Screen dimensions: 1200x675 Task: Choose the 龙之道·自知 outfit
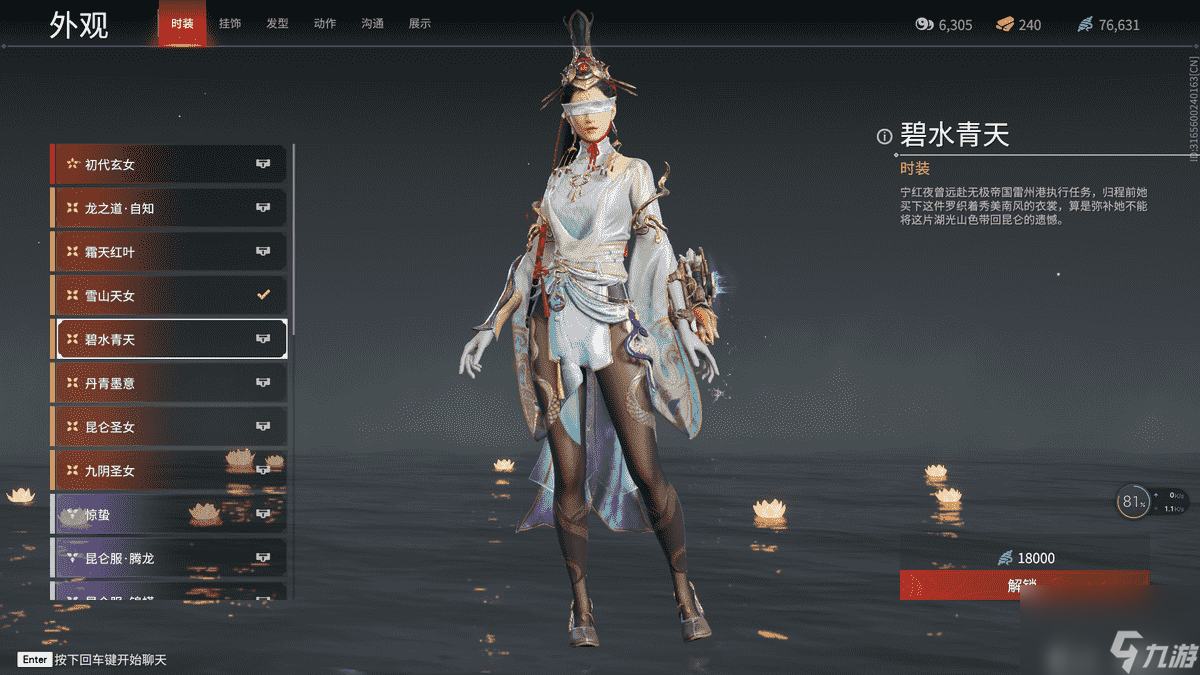[x=169, y=208]
